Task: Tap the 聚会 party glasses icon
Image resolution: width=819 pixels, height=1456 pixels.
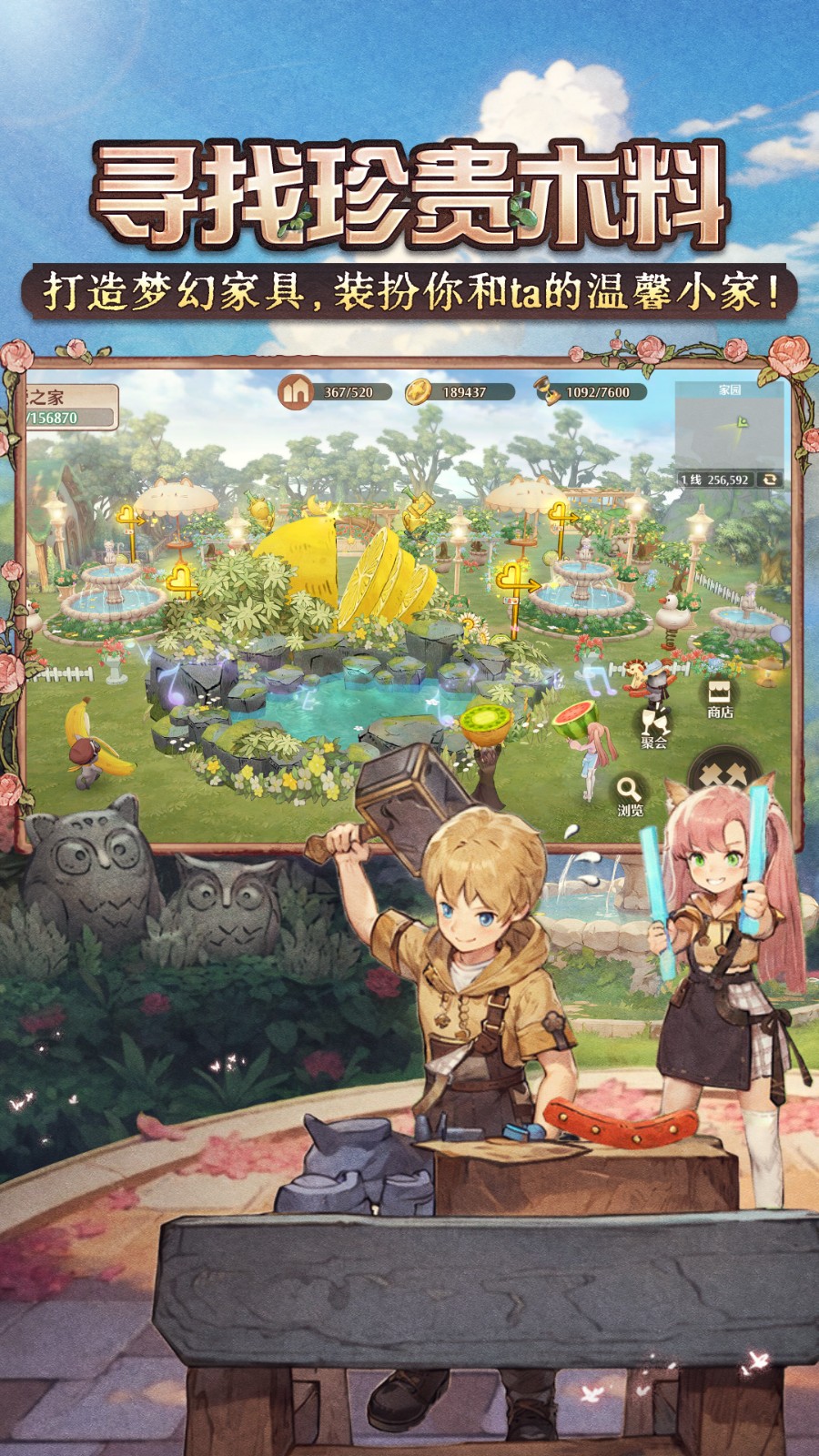Action: (653, 724)
